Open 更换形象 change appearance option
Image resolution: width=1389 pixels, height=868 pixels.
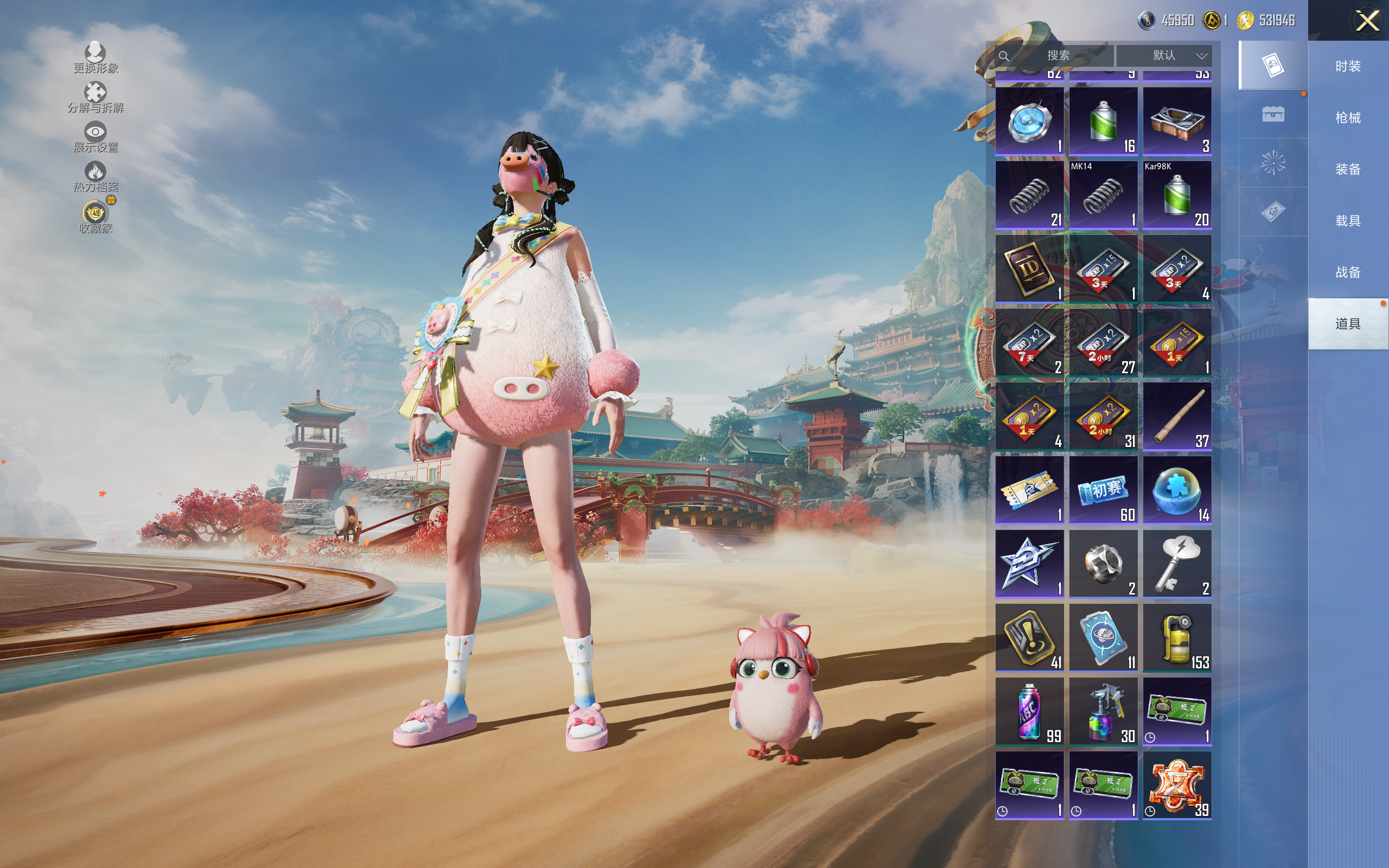pyautogui.click(x=95, y=58)
